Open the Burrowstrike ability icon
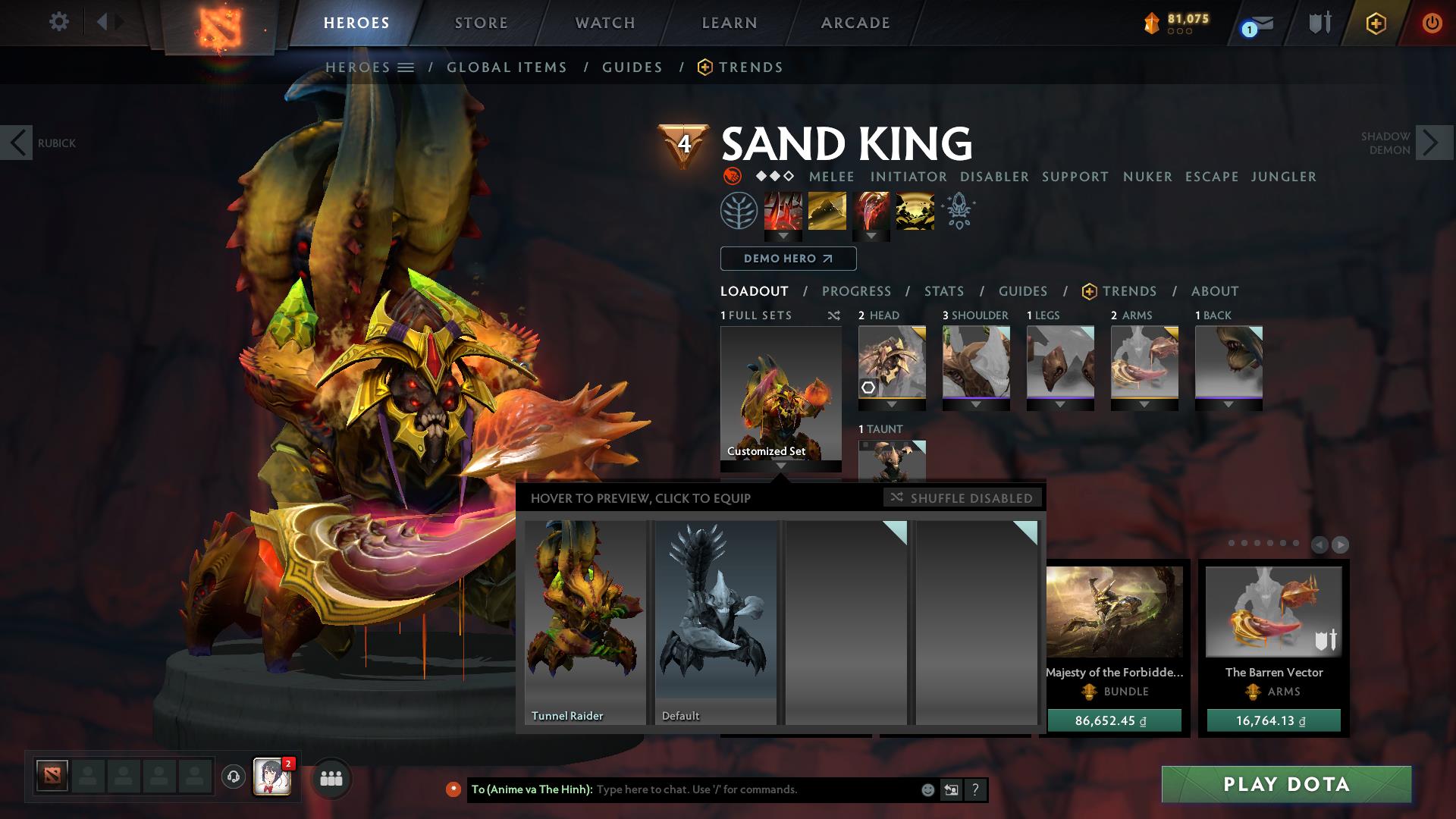The image size is (1456, 819). pyautogui.click(x=784, y=212)
